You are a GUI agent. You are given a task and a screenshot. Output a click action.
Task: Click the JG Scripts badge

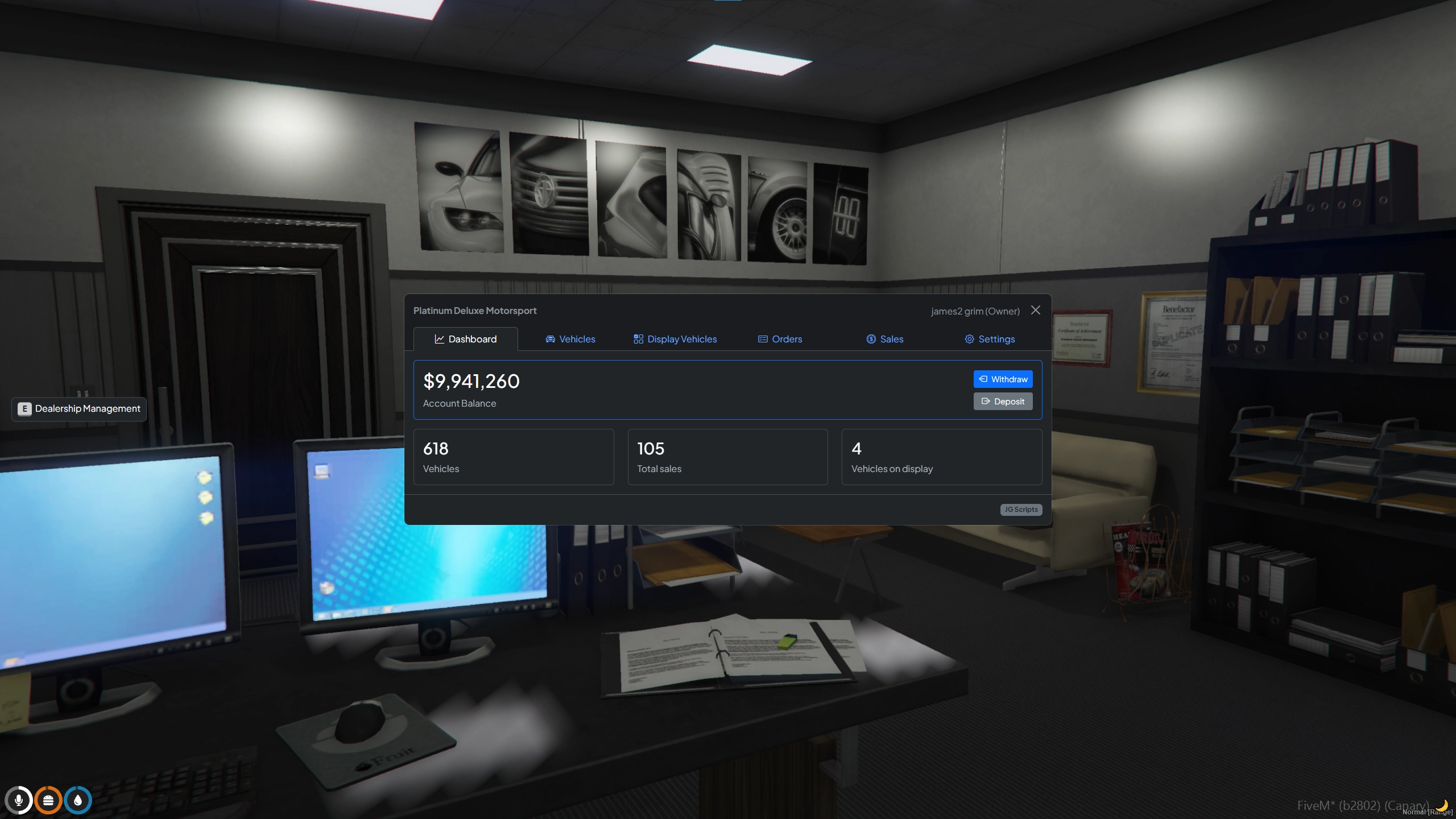pyautogui.click(x=1020, y=510)
